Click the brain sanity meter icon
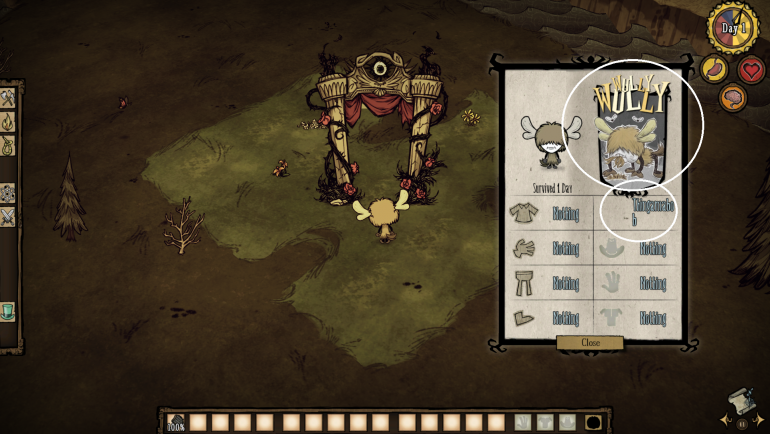 732,97
